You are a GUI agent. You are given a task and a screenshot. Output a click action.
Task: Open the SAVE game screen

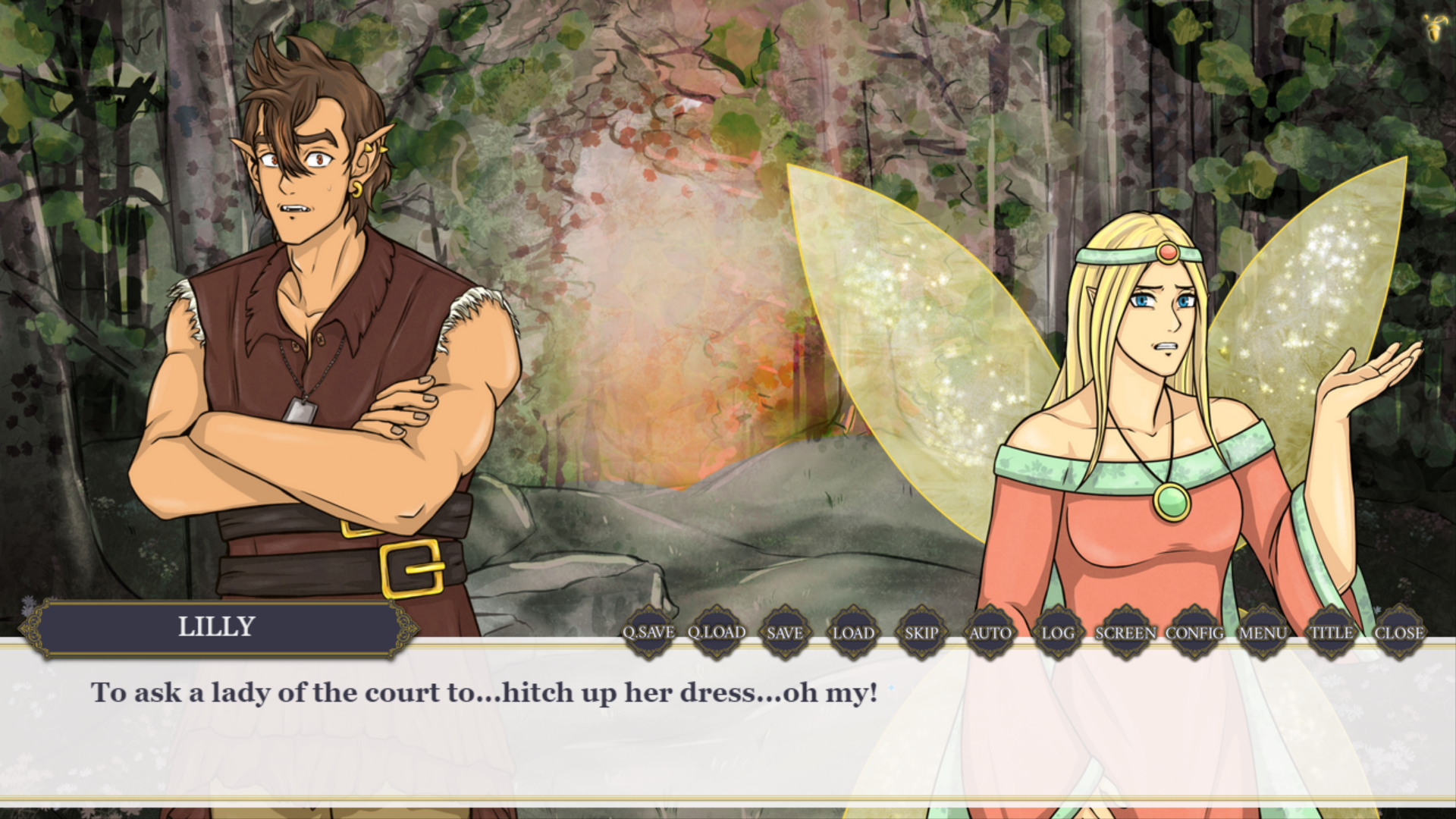click(x=785, y=632)
